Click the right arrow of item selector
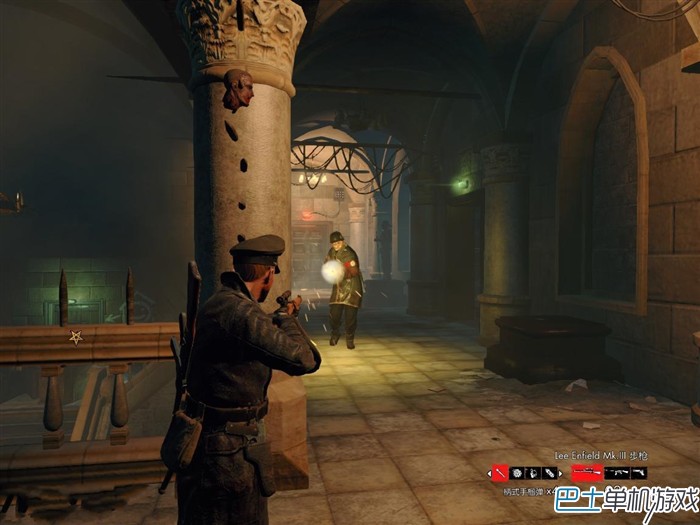The height and width of the screenshot is (525, 700). tap(560, 473)
